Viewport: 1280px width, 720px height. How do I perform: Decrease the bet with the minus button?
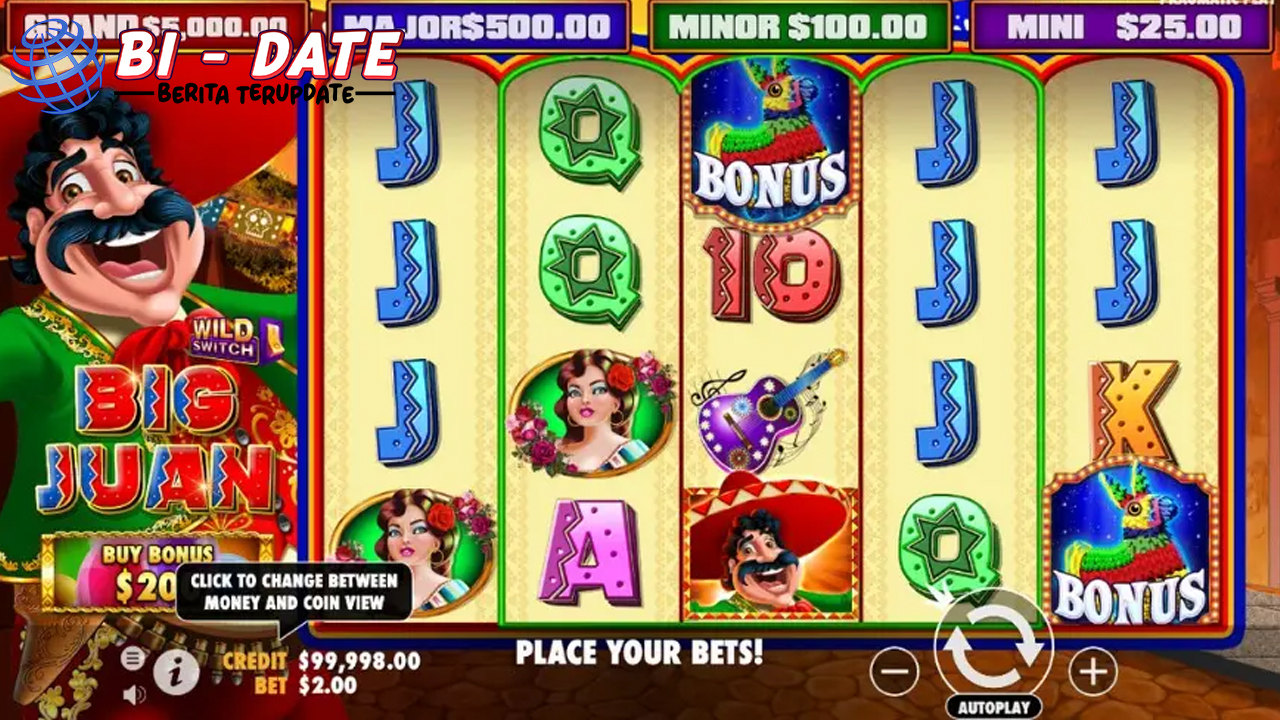tap(893, 671)
